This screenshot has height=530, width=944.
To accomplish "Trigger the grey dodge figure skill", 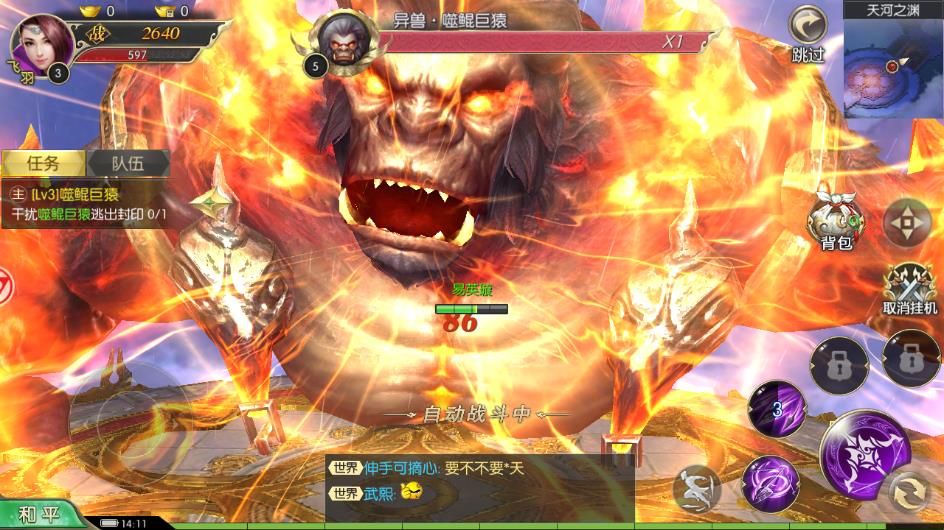I will click(697, 490).
